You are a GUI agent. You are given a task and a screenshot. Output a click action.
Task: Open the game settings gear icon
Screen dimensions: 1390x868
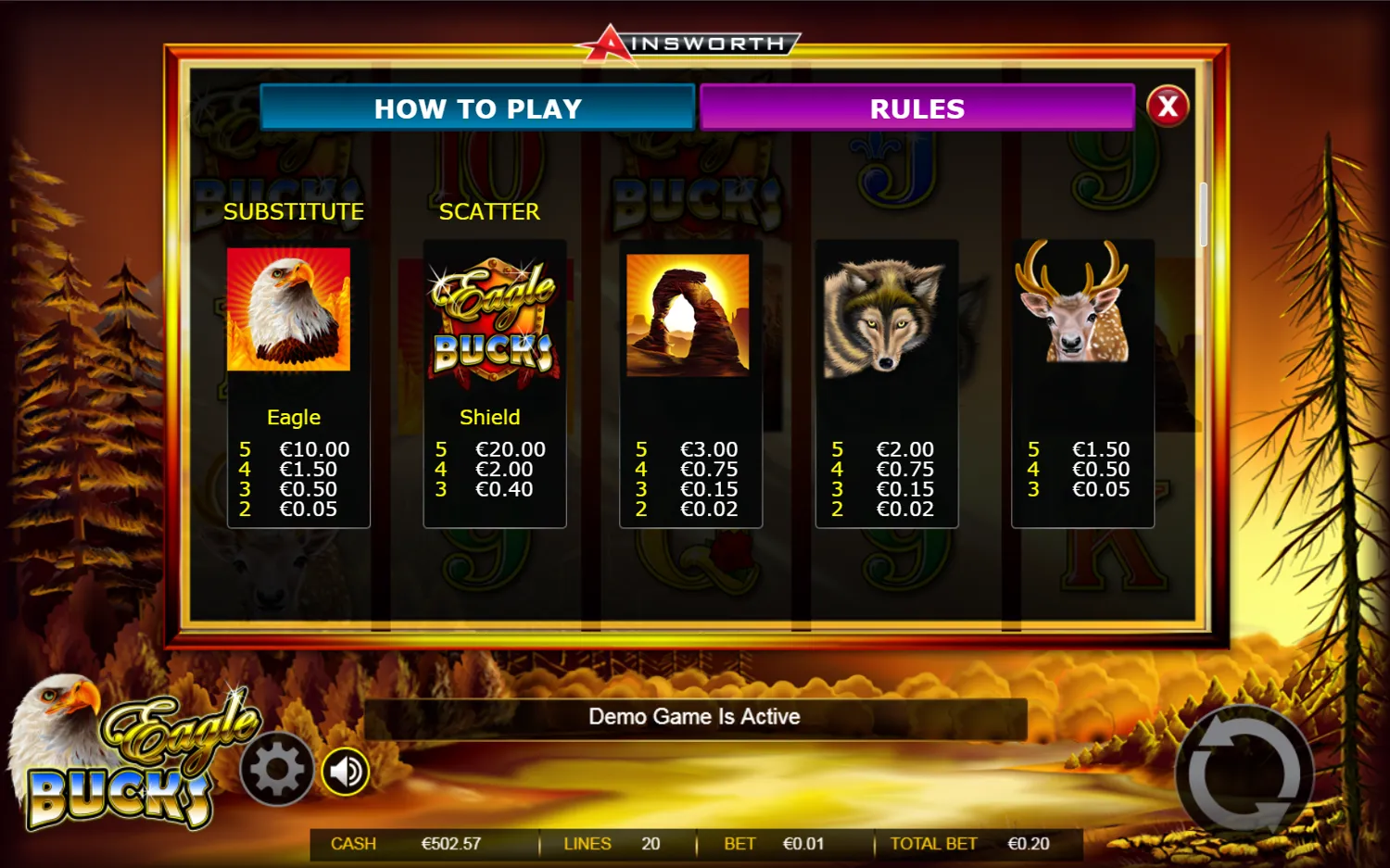coord(275,769)
